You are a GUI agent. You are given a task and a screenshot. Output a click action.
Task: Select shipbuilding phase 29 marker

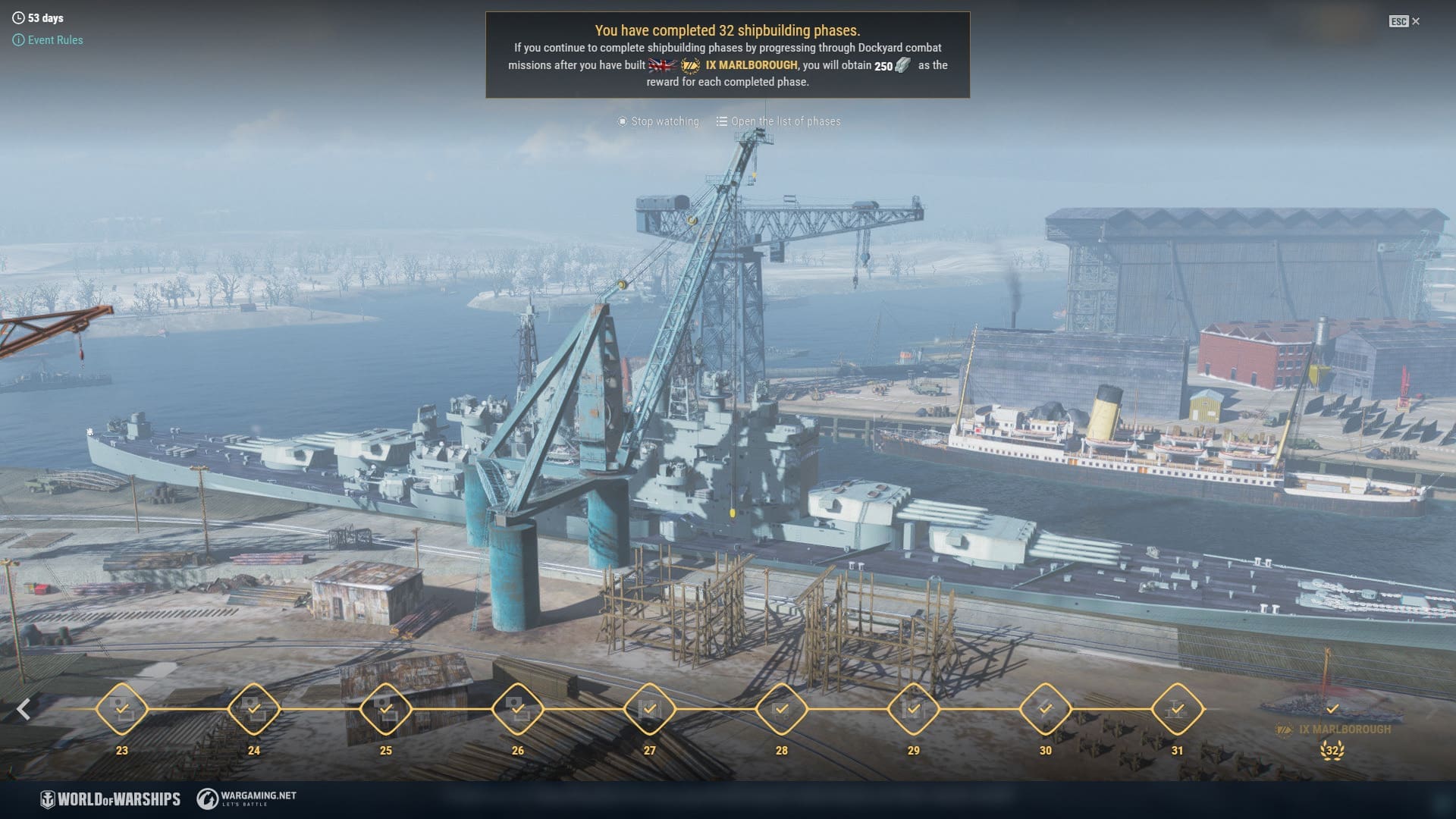(x=914, y=709)
